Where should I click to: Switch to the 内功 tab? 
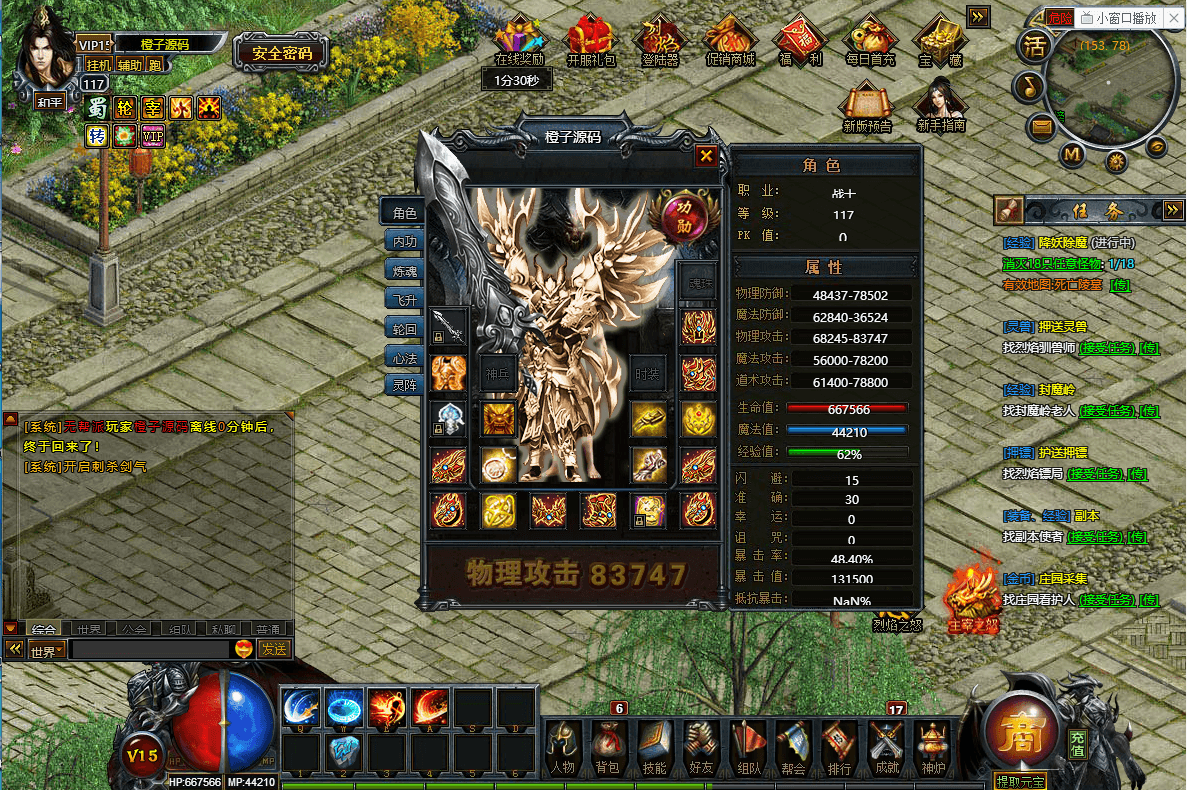(x=404, y=241)
